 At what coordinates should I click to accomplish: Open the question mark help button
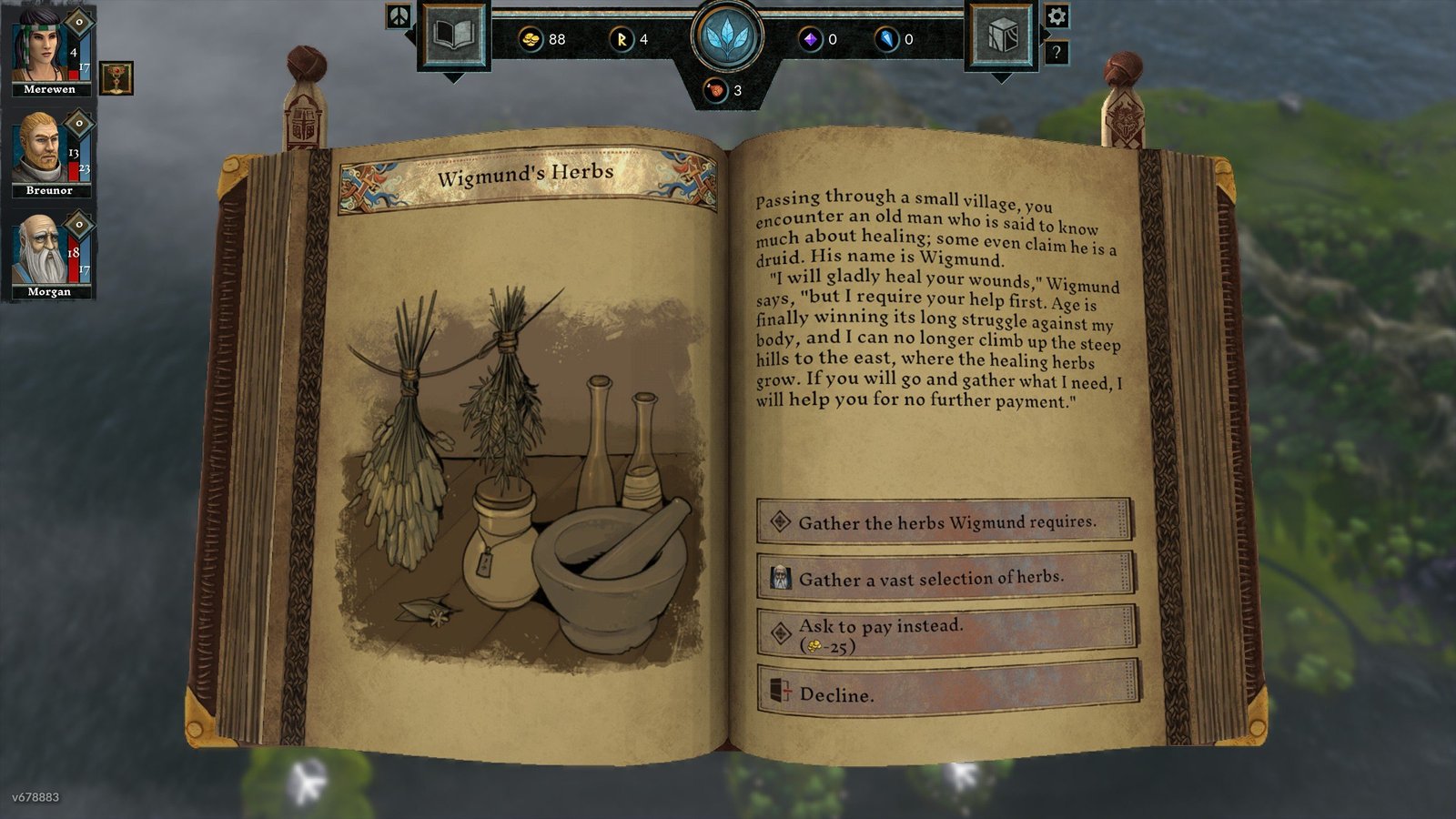pos(1056,53)
